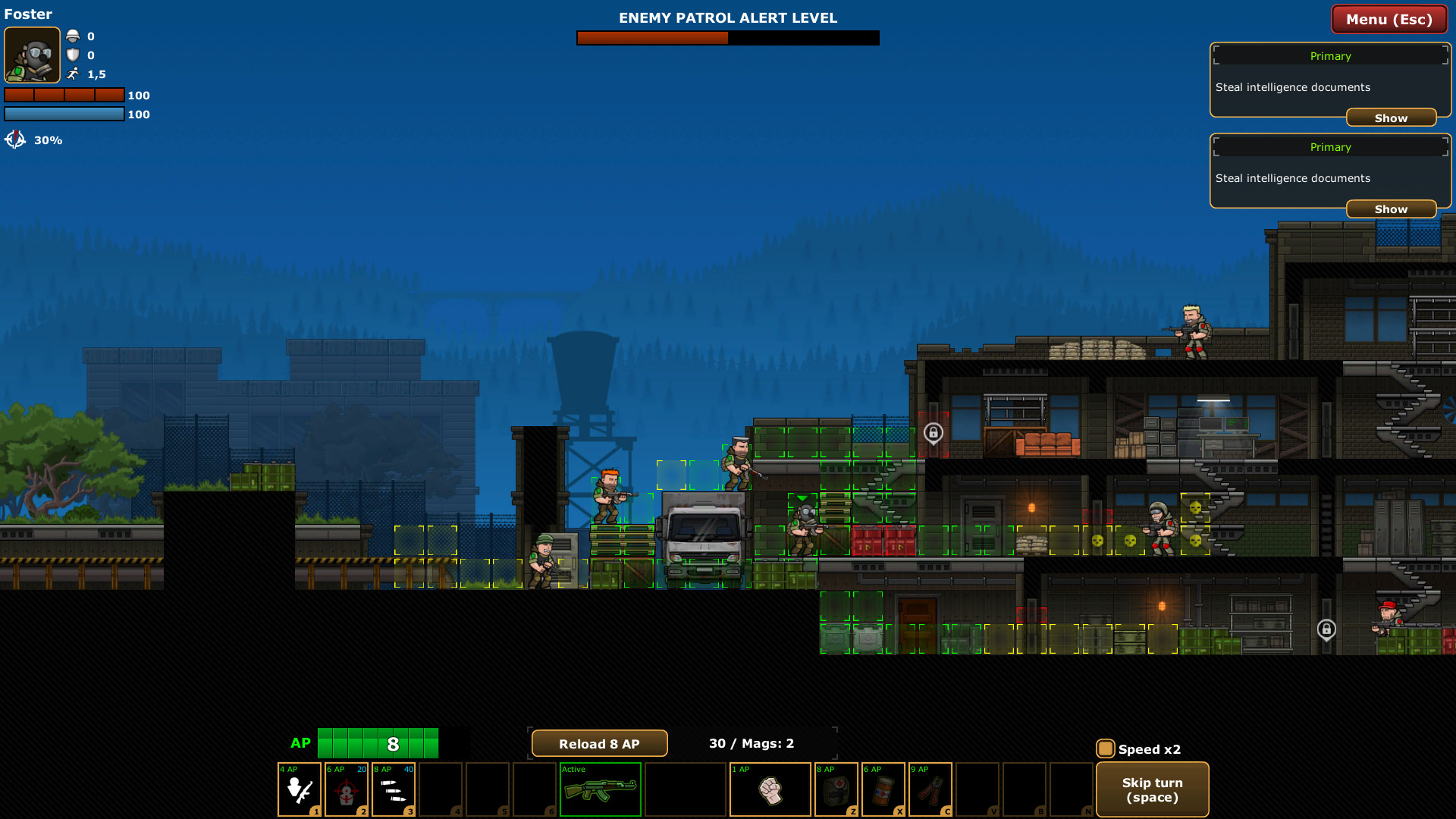The width and height of the screenshot is (1456, 819).
Task: Select the detonator item in slot C
Action: 930,789
